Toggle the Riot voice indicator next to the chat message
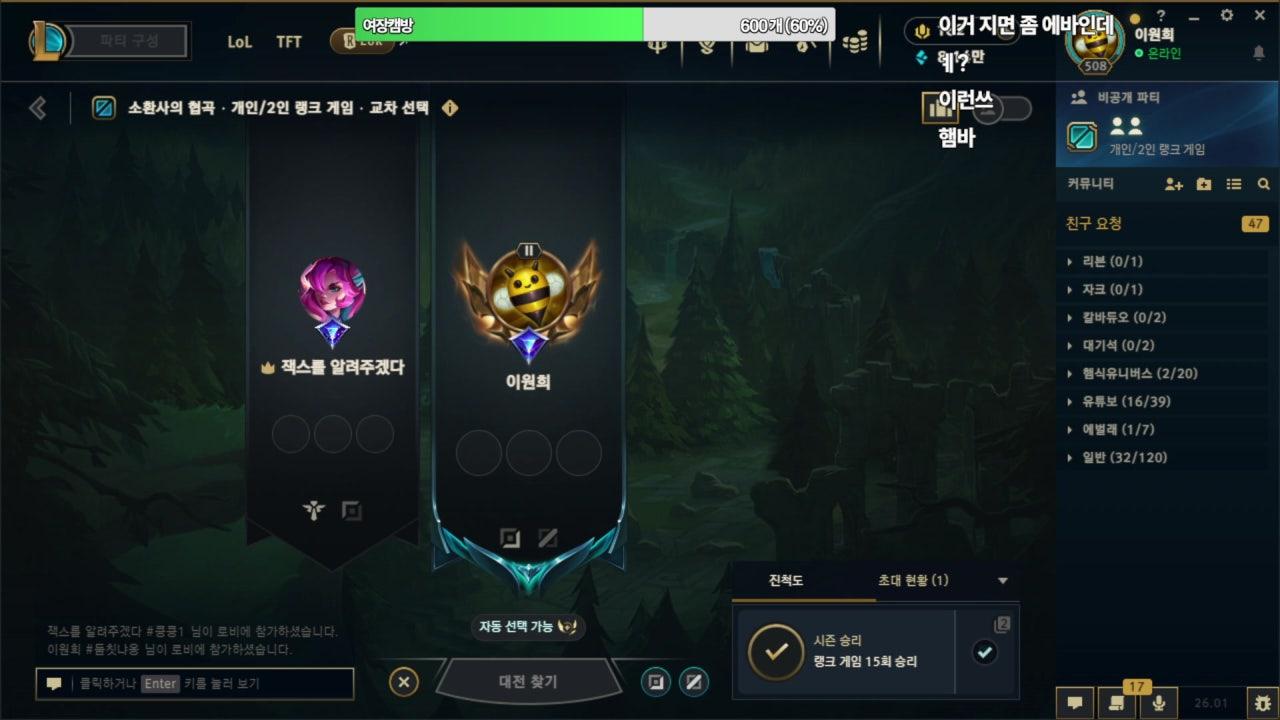1280x720 pixels. click(921, 31)
